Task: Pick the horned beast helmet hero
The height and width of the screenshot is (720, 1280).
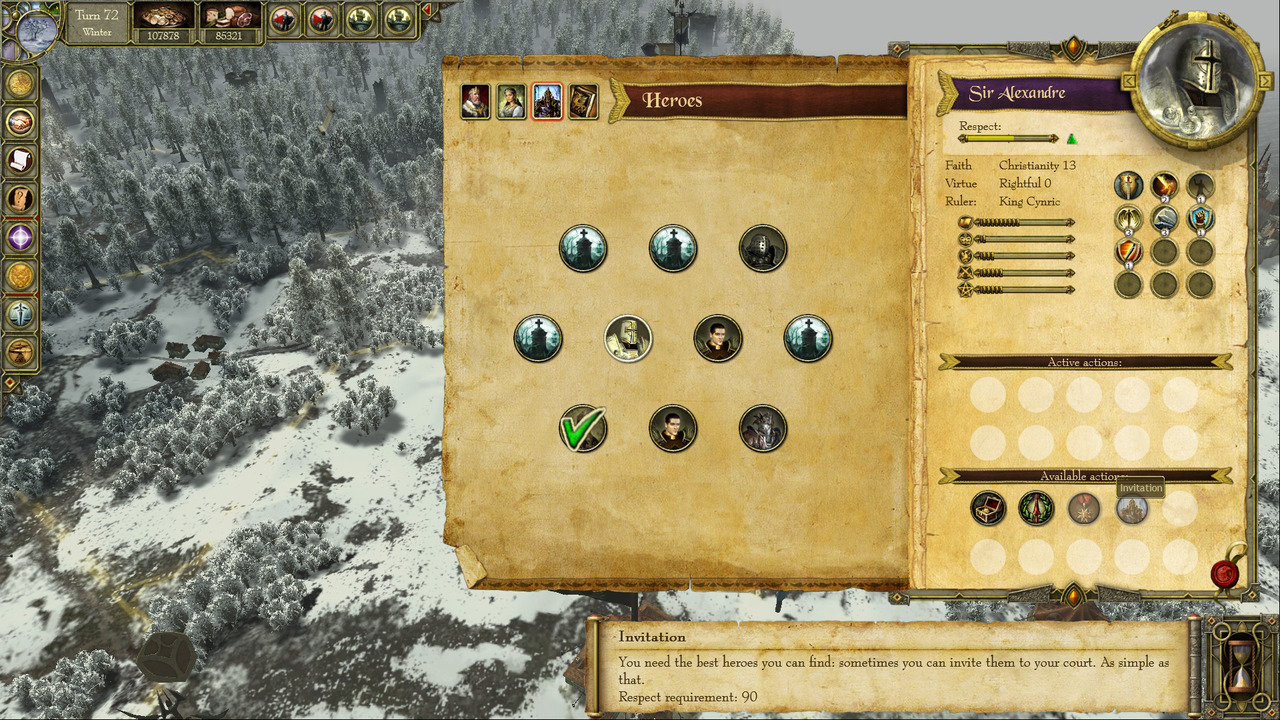Action: [x=763, y=429]
